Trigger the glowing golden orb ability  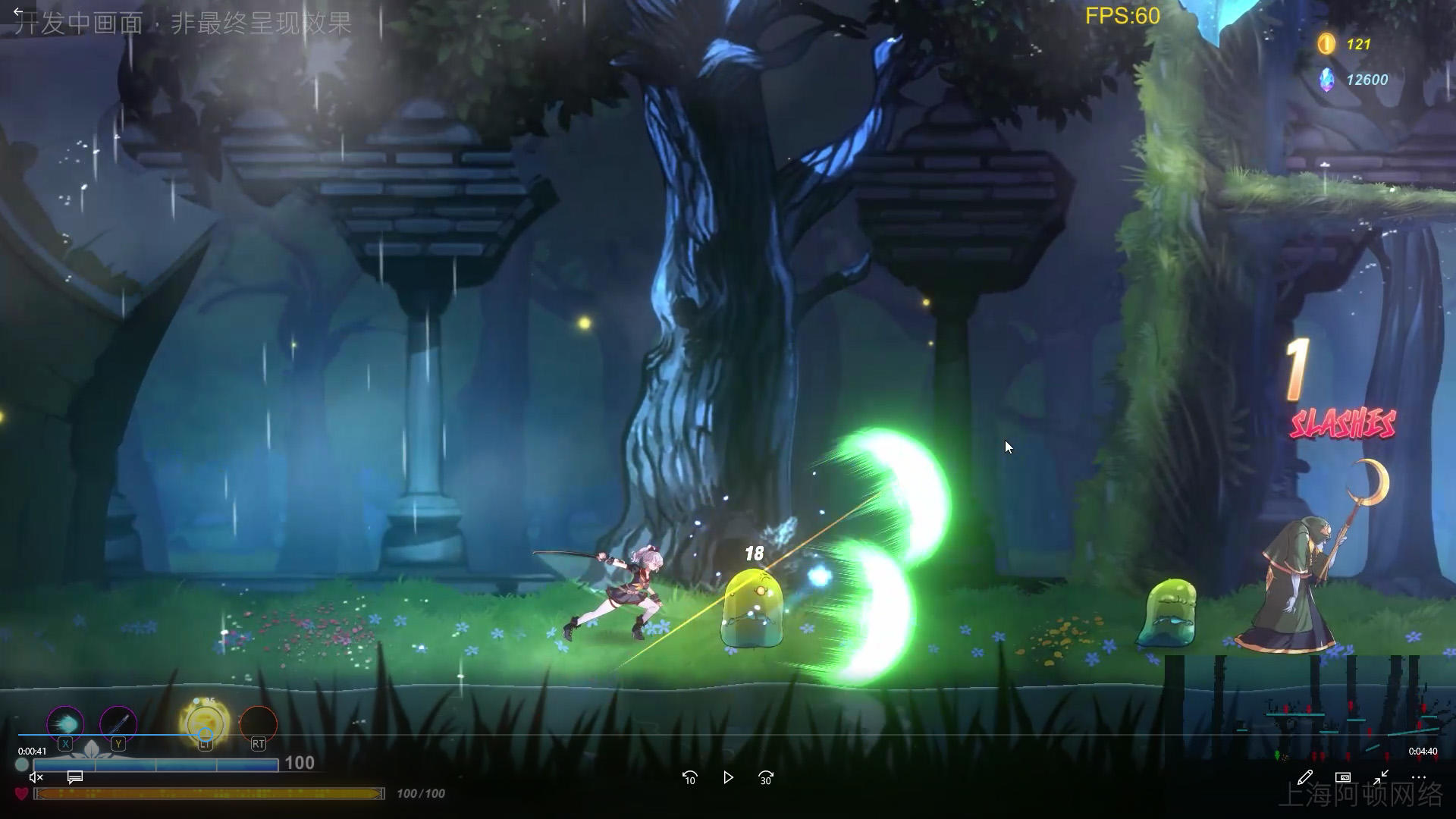click(x=205, y=721)
